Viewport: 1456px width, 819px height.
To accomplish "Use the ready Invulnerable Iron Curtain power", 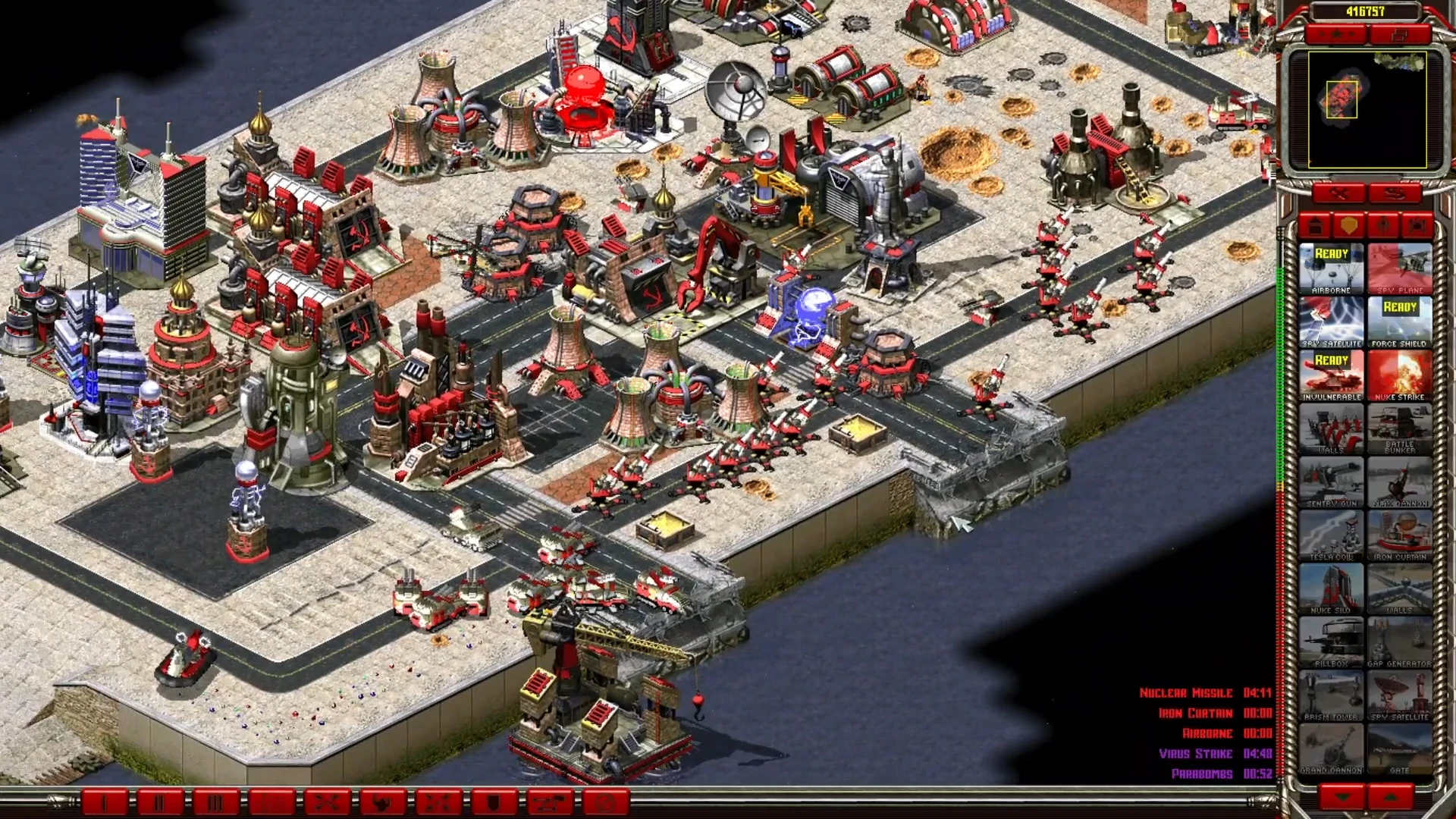I will 1331,375.
